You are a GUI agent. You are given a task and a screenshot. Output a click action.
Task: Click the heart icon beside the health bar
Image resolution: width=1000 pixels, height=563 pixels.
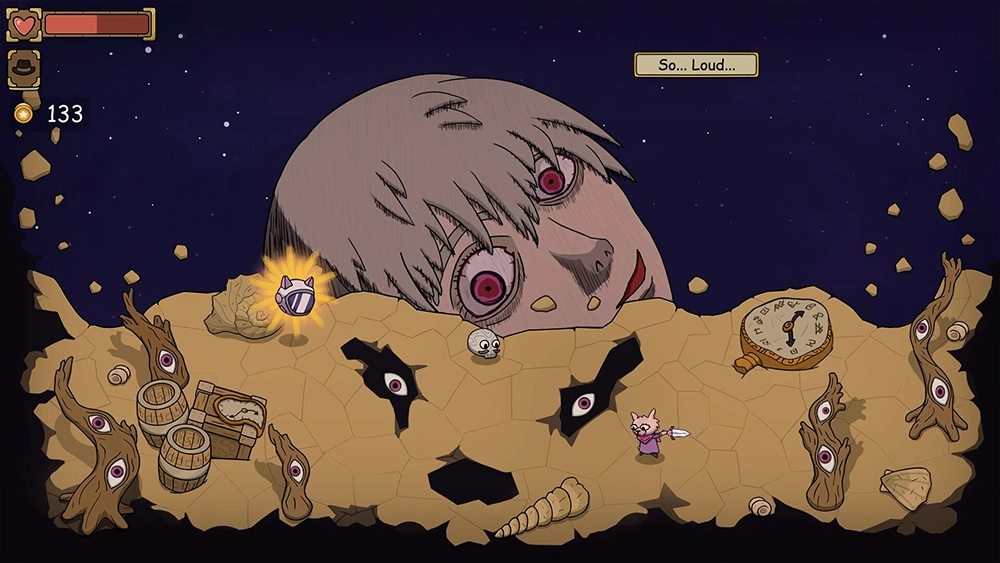point(23,24)
